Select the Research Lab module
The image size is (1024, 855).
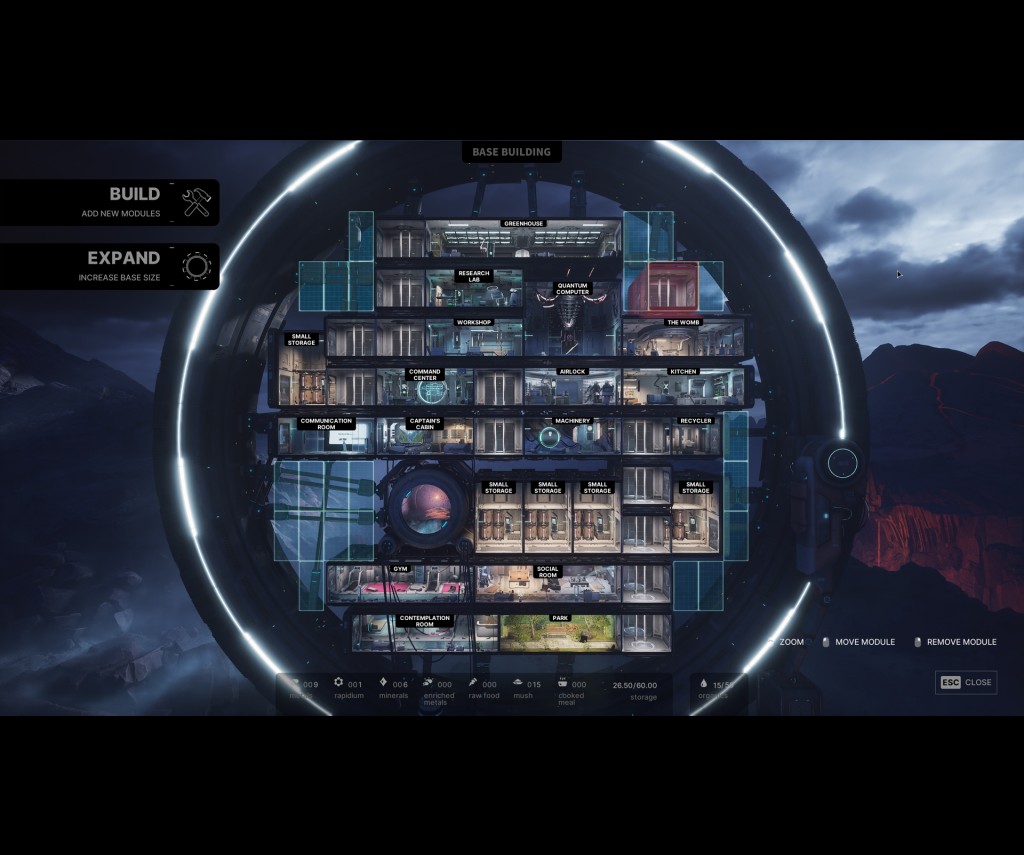point(474,288)
